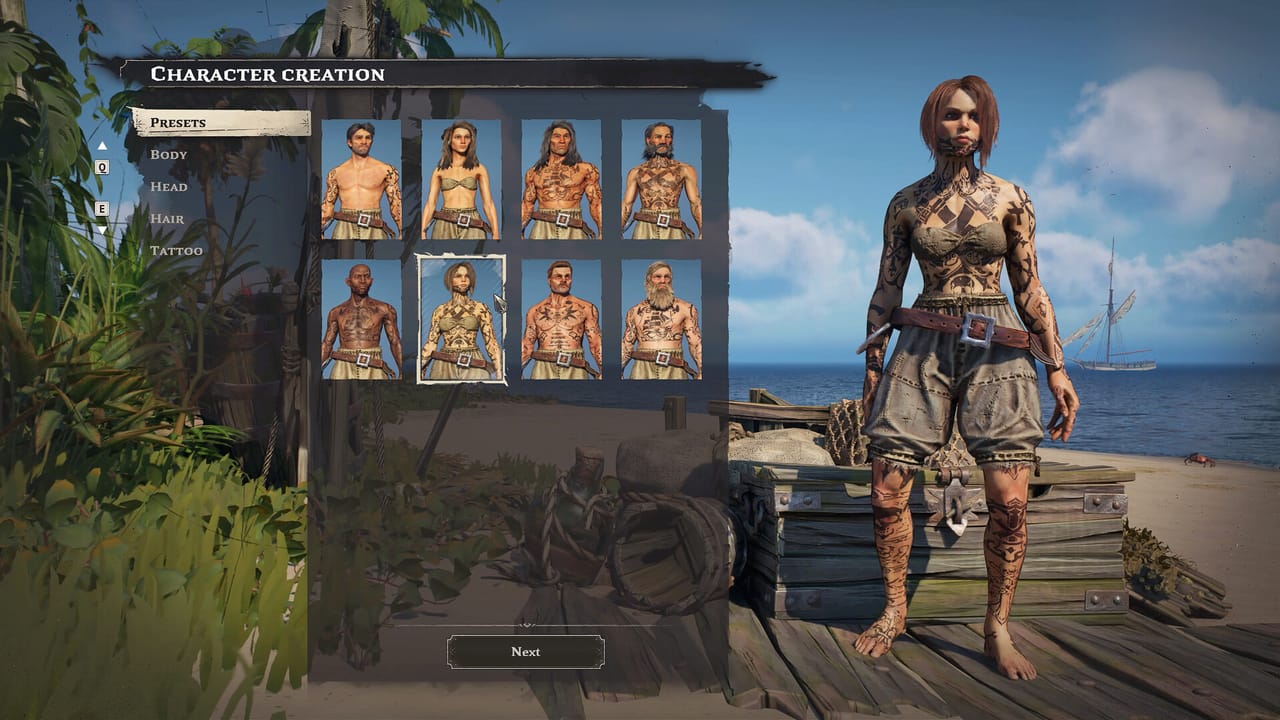
Task: Click the Q key shortcut icon
Action: (101, 167)
